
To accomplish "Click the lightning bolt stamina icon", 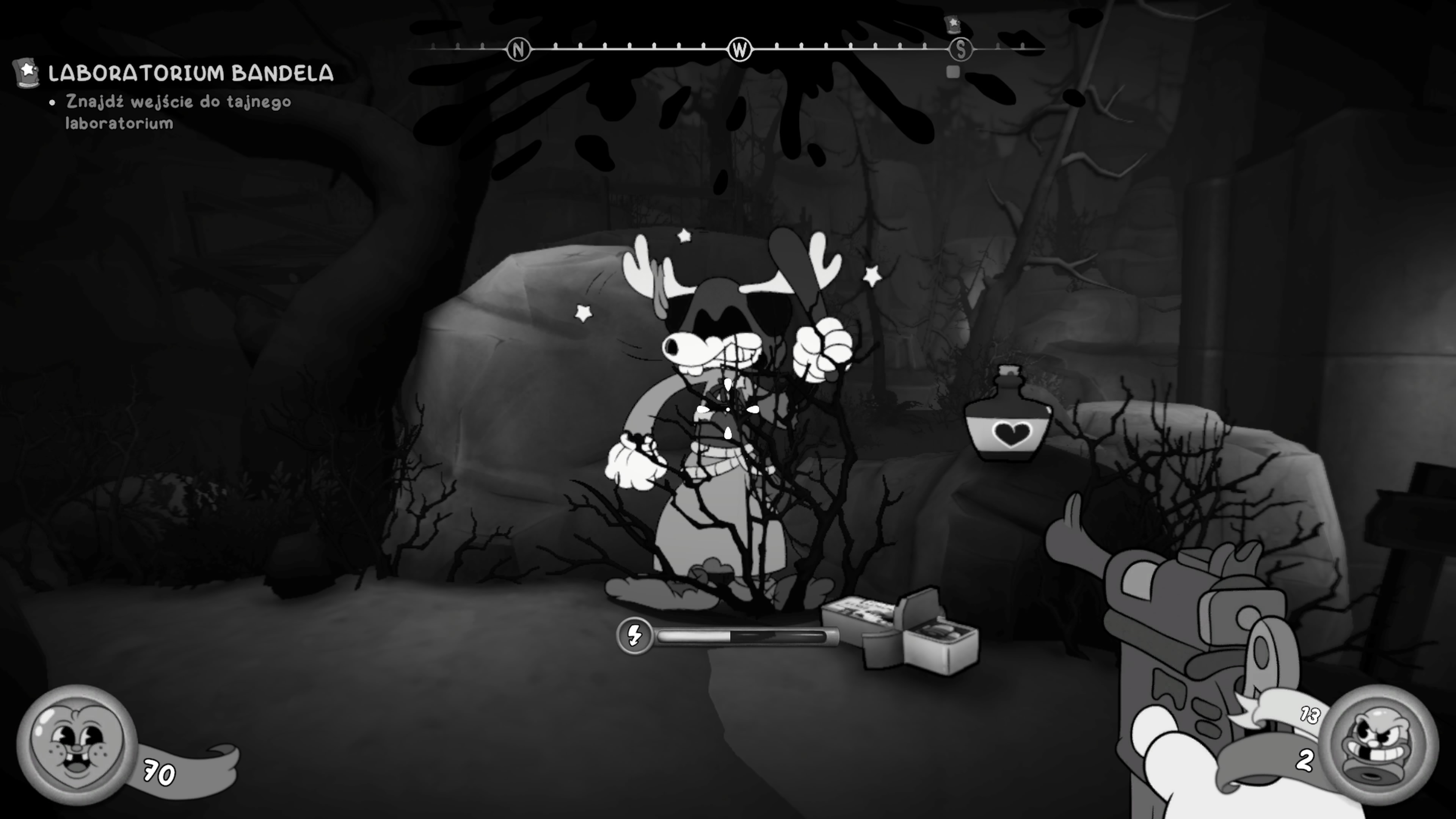I will pyautogui.click(x=635, y=636).
